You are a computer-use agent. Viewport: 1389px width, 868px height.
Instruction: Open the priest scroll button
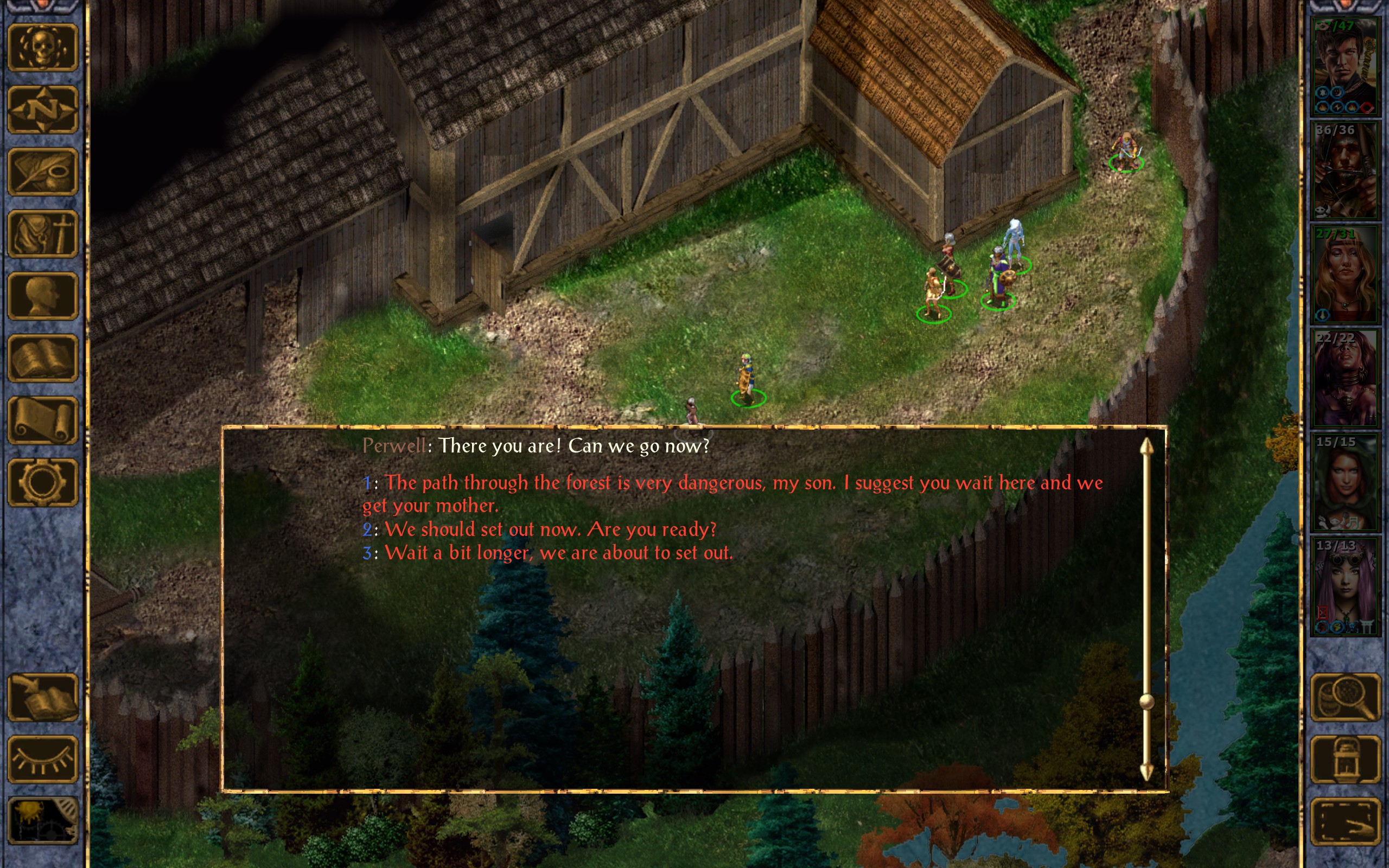click(x=42, y=420)
